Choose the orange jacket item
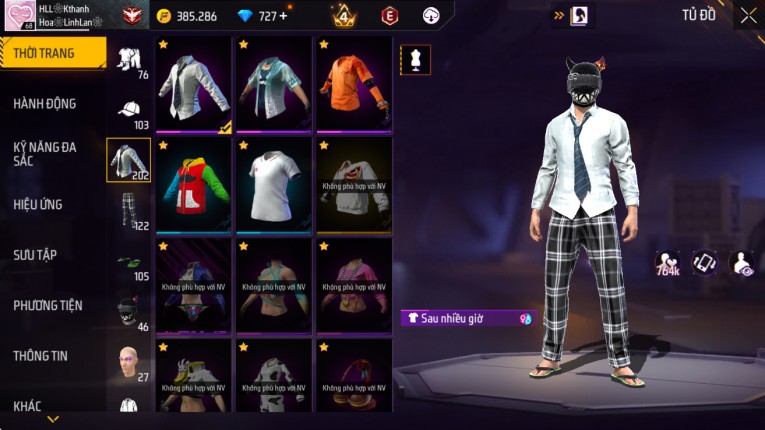 click(354, 85)
